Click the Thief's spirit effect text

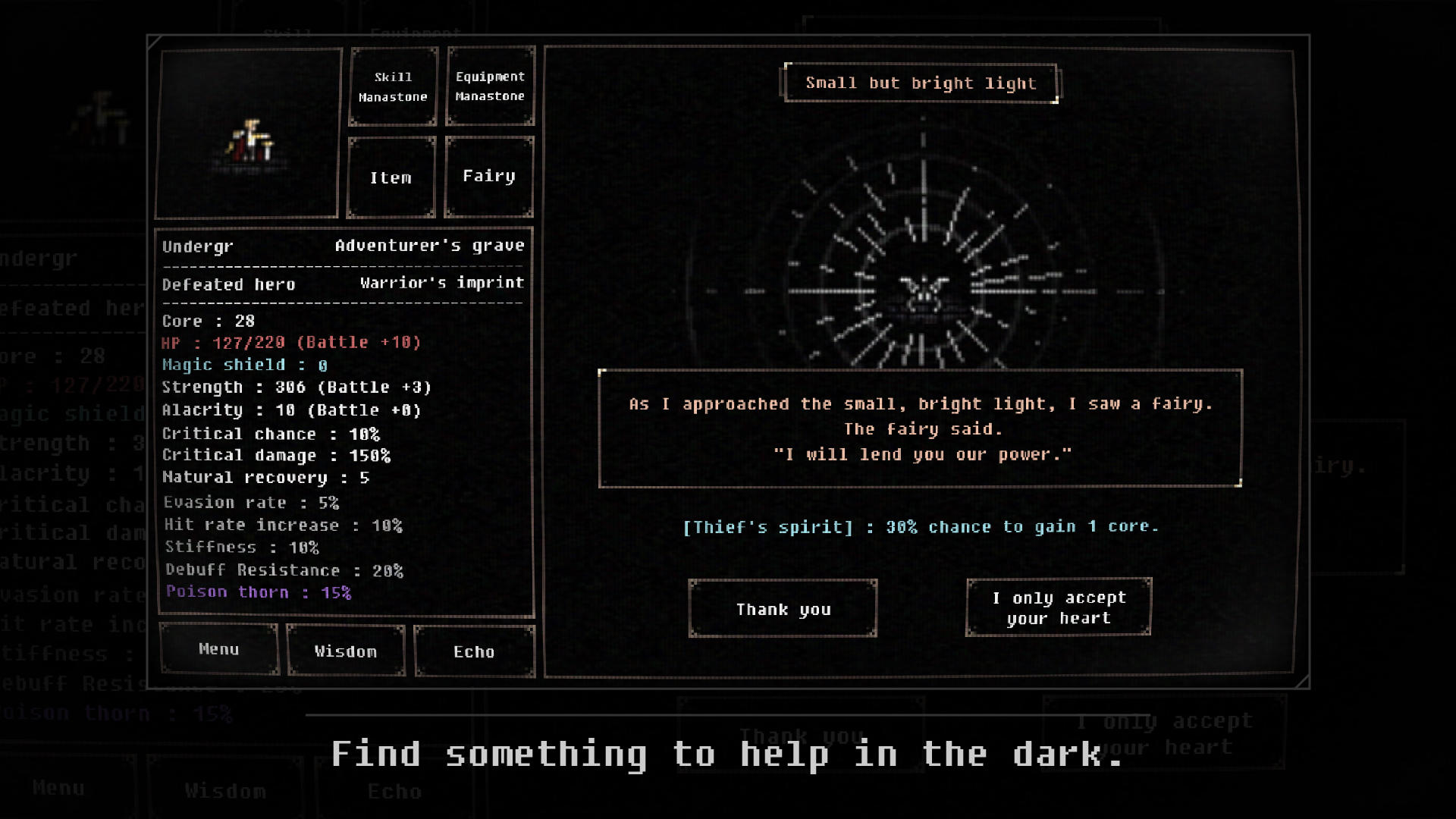pos(919,526)
